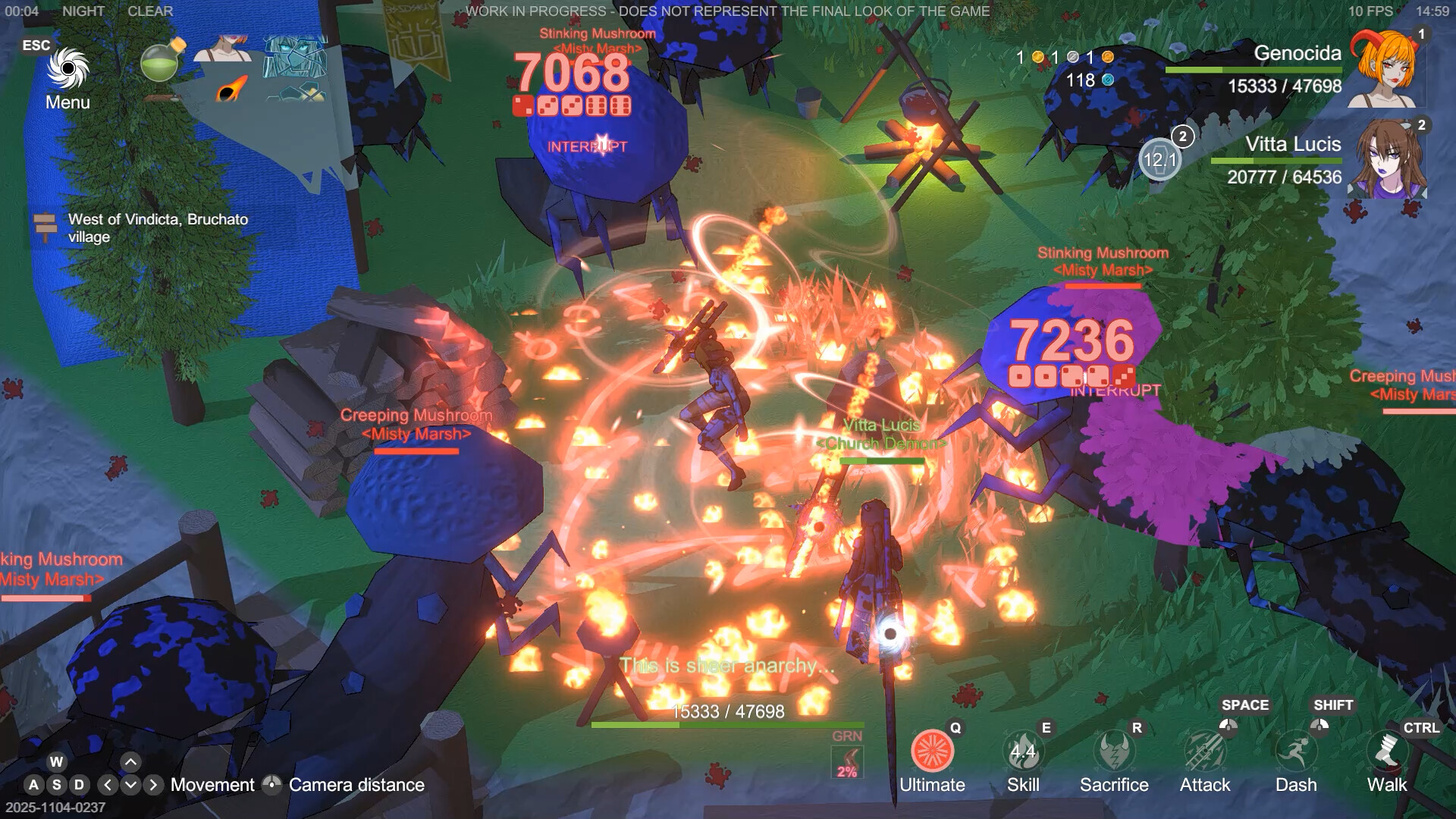The height and width of the screenshot is (819, 1456).
Task: Use the flame Skill ability
Action: point(1023,752)
